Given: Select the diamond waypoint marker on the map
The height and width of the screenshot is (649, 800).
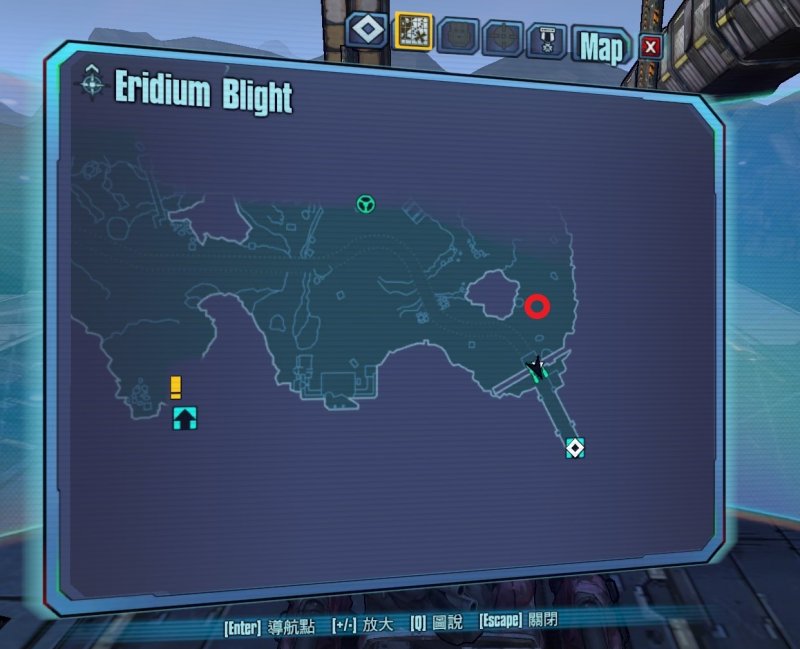Looking at the screenshot, I should click(574, 447).
